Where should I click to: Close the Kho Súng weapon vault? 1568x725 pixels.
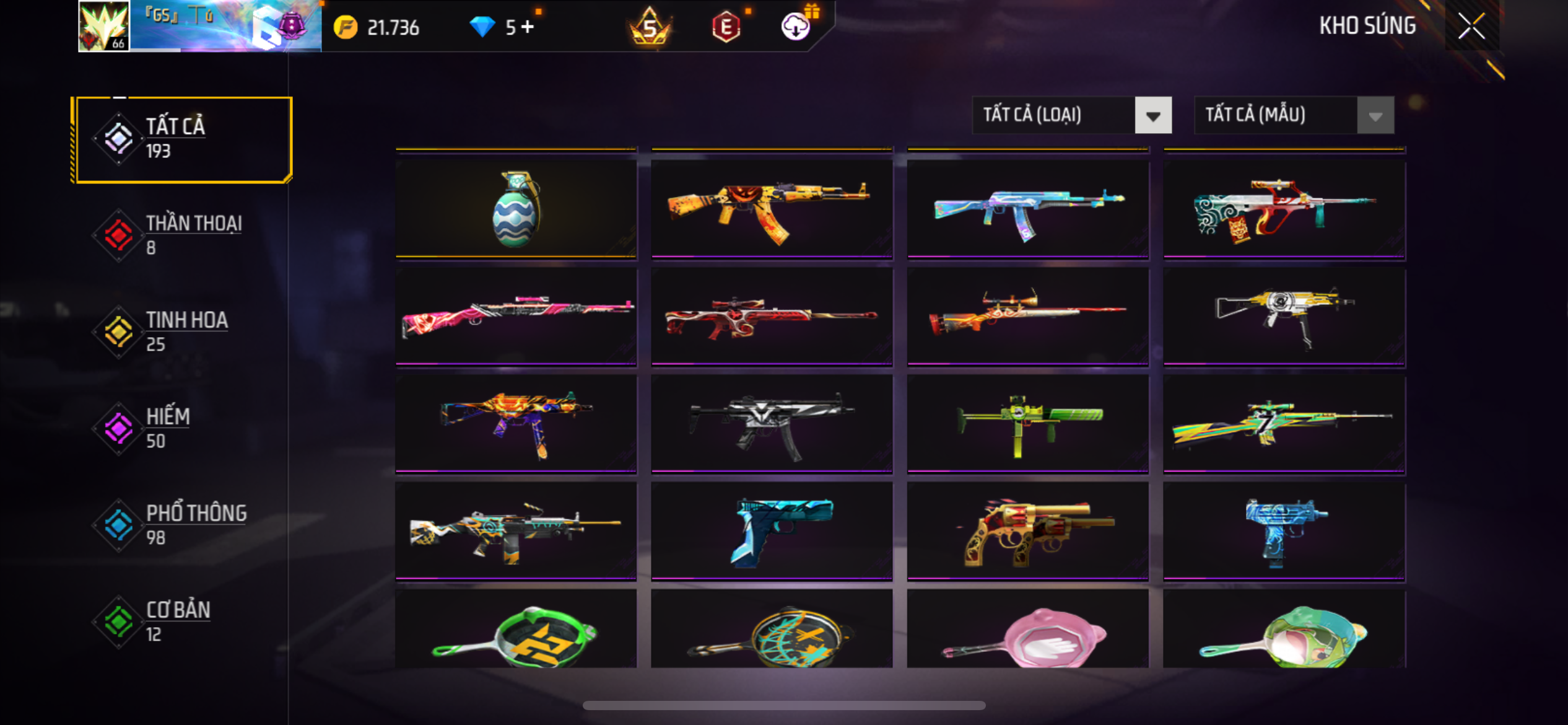[1471, 26]
